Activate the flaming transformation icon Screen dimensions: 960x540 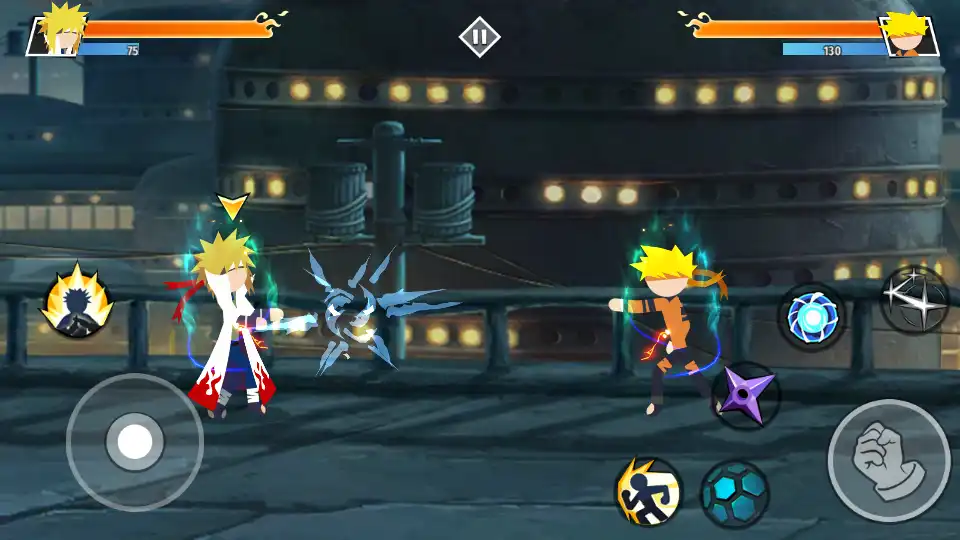click(75, 300)
